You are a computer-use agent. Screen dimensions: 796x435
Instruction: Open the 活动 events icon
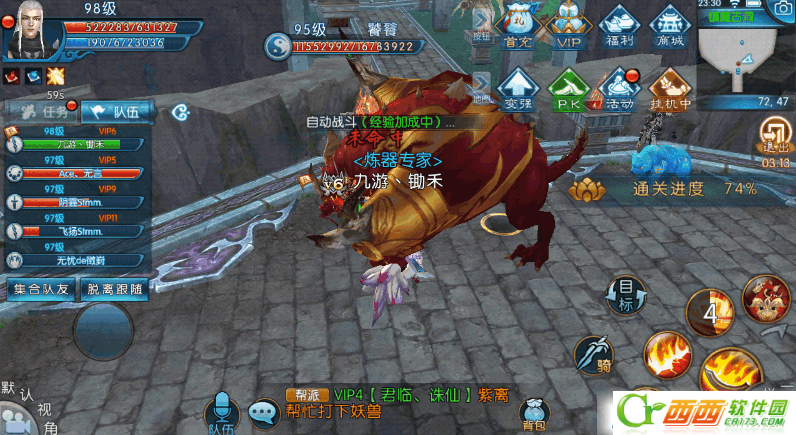pyautogui.click(x=620, y=88)
